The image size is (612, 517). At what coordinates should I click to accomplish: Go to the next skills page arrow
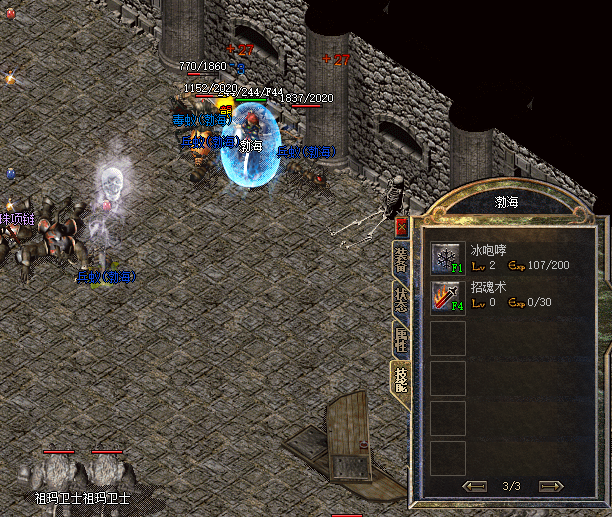point(550,486)
